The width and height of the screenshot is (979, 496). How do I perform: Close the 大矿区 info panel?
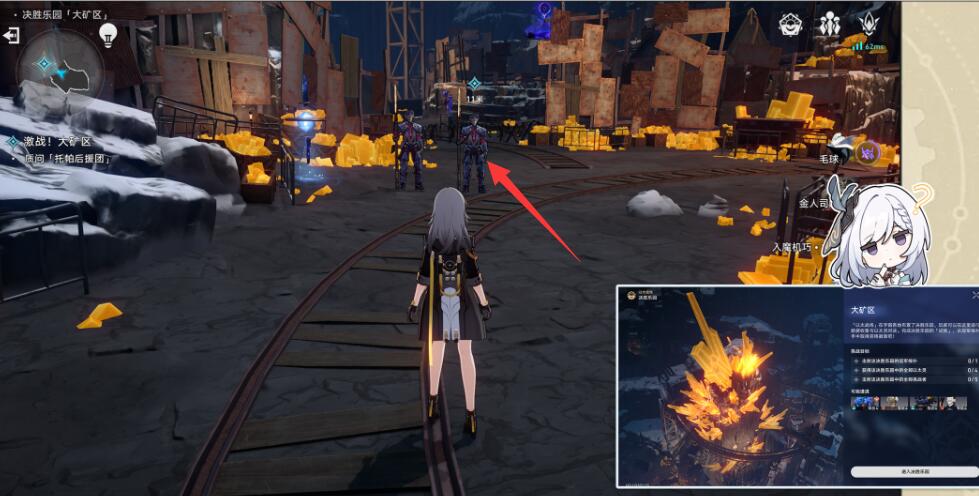975,295
